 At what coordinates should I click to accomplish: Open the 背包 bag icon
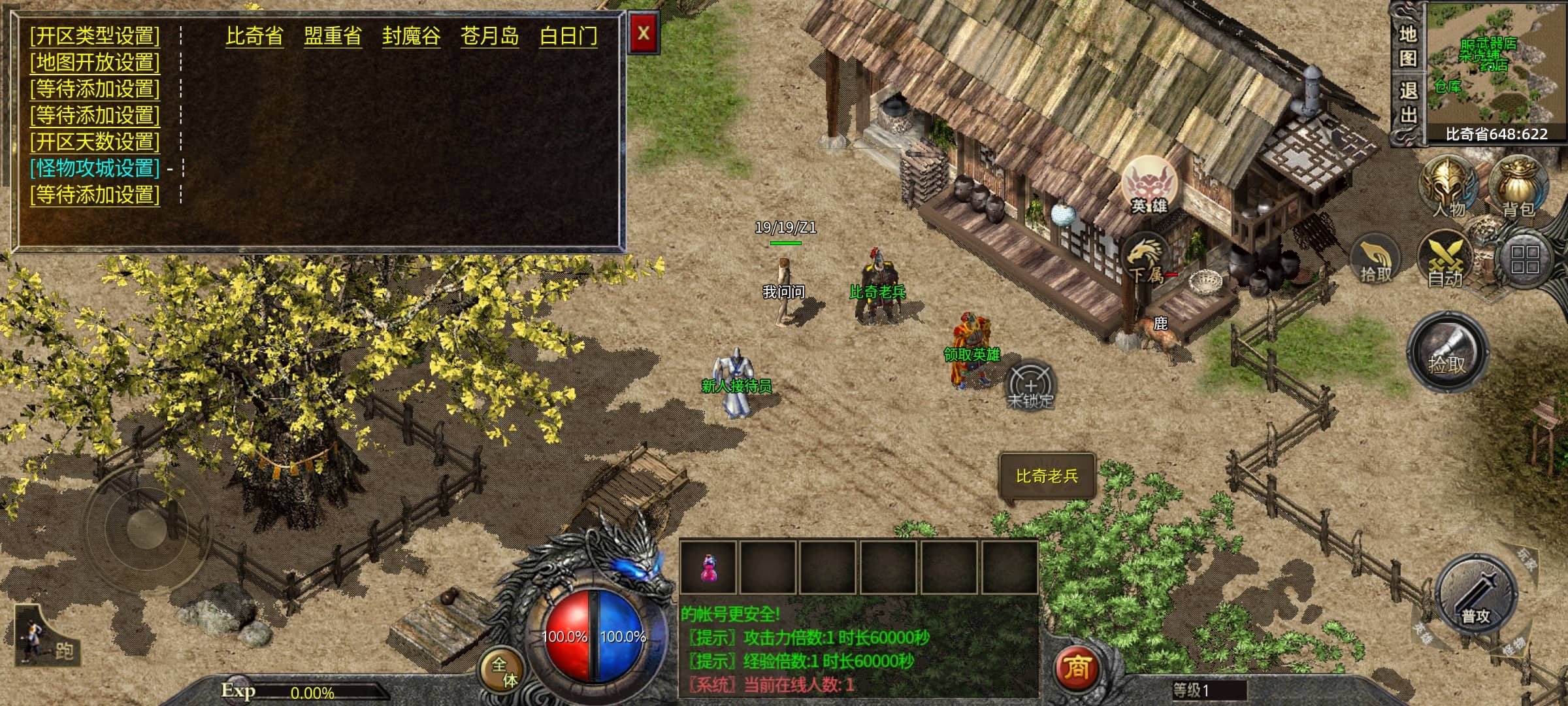1518,187
